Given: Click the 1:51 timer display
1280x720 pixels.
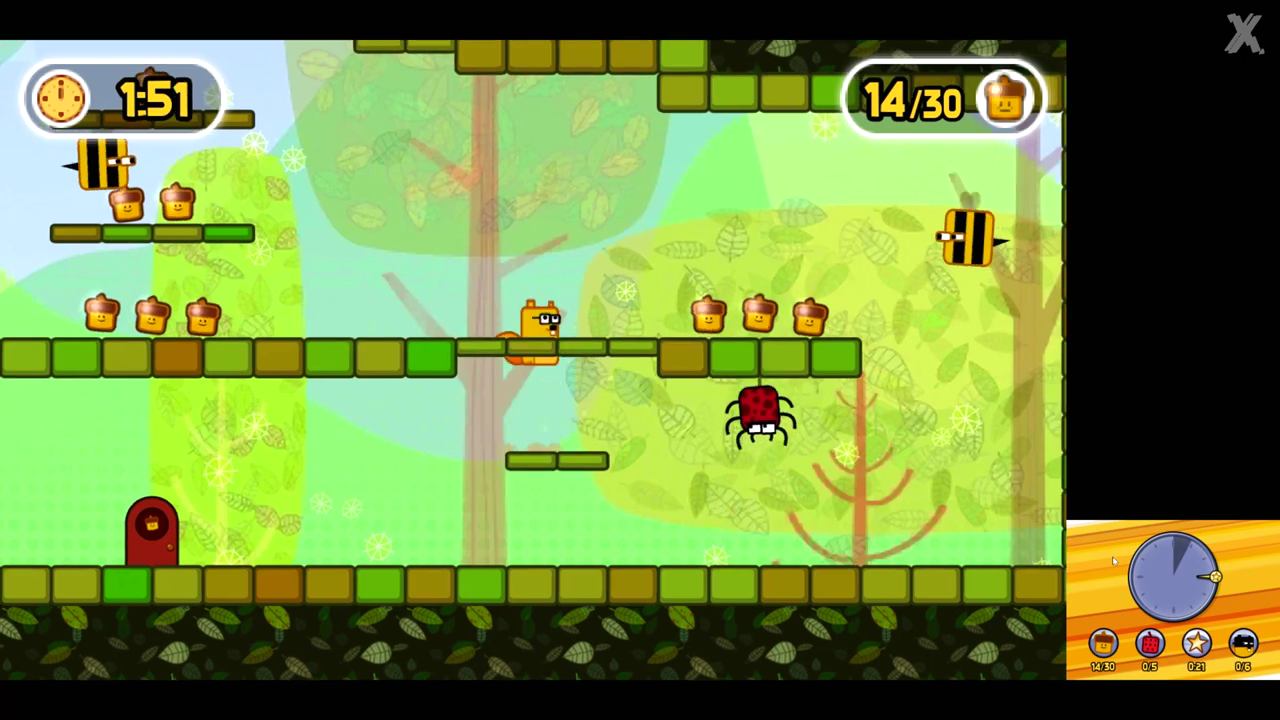Looking at the screenshot, I should [152, 99].
